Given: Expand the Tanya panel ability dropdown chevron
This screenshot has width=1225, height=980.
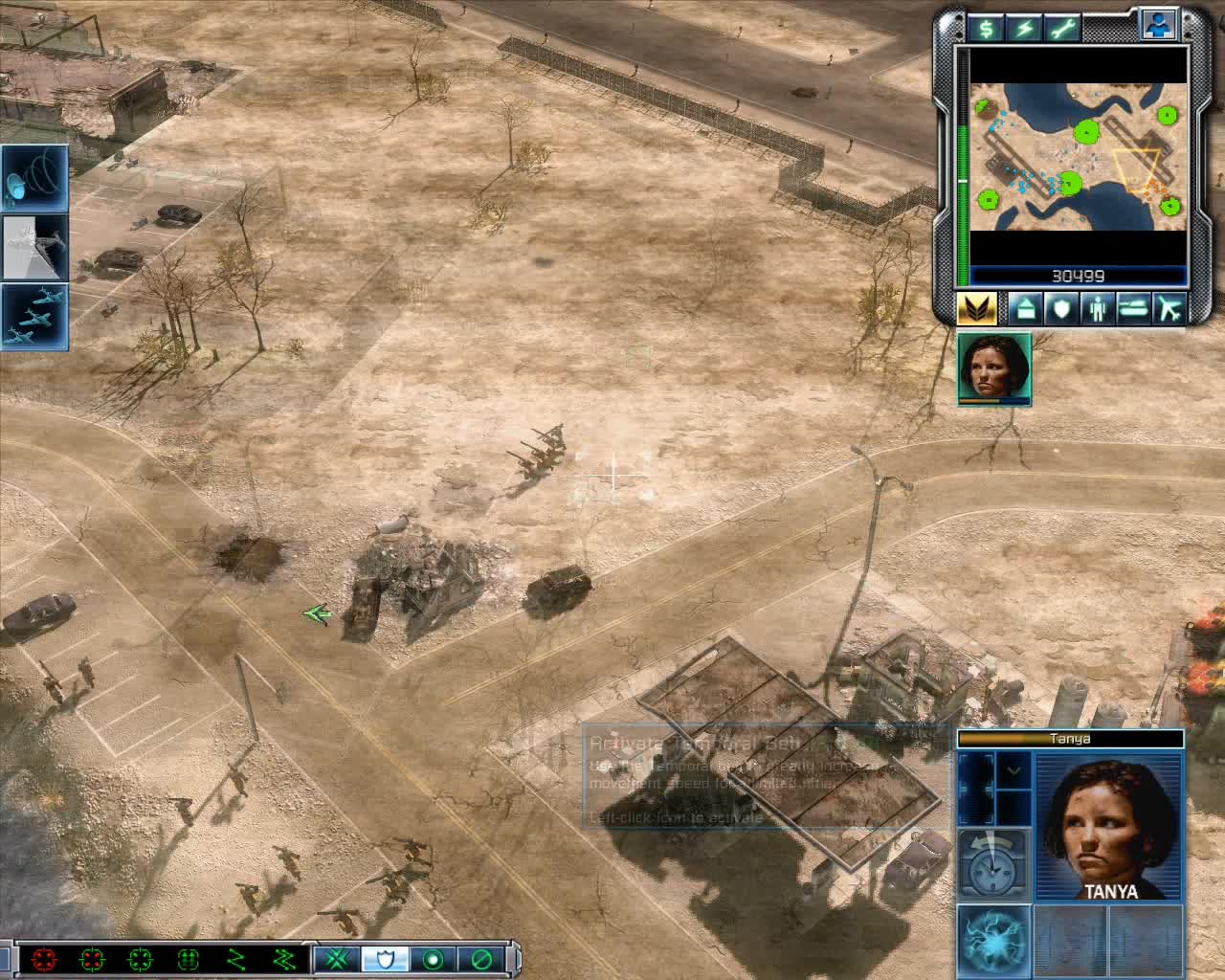Looking at the screenshot, I should coord(1013,768).
